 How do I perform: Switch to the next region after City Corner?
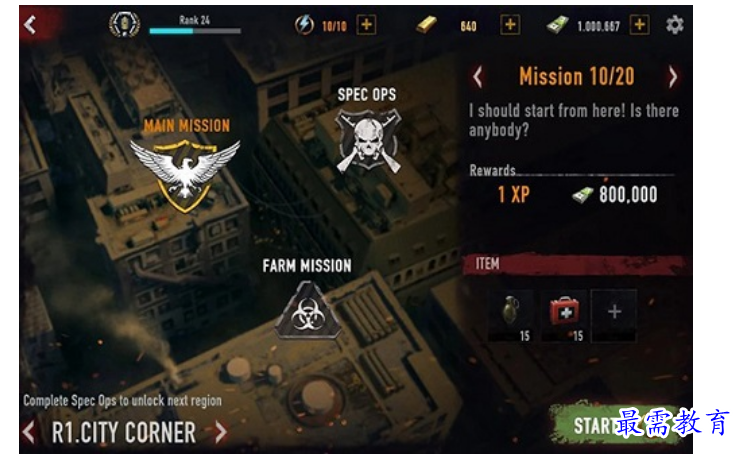click(221, 432)
